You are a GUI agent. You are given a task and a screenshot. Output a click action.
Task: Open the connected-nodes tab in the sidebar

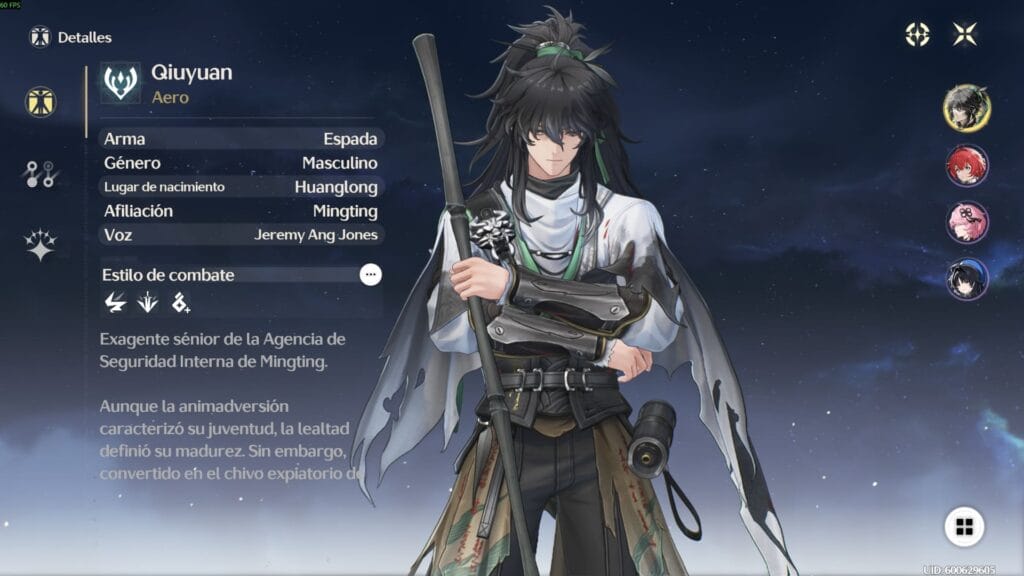coord(41,174)
